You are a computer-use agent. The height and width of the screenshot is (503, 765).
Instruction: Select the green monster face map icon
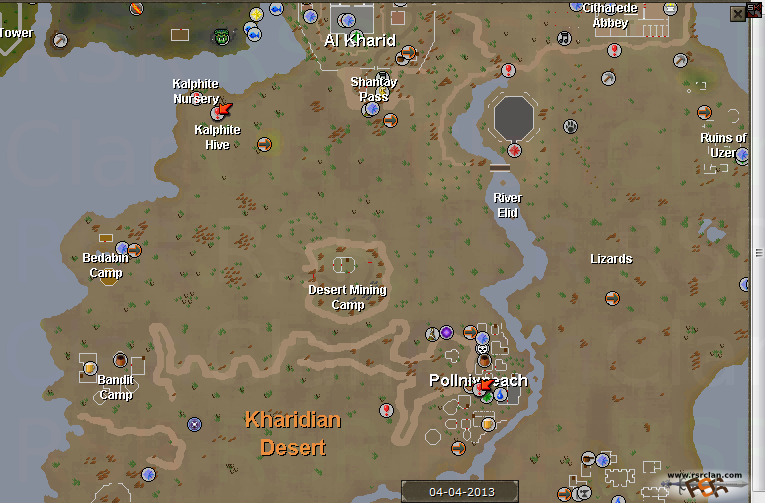point(221,37)
